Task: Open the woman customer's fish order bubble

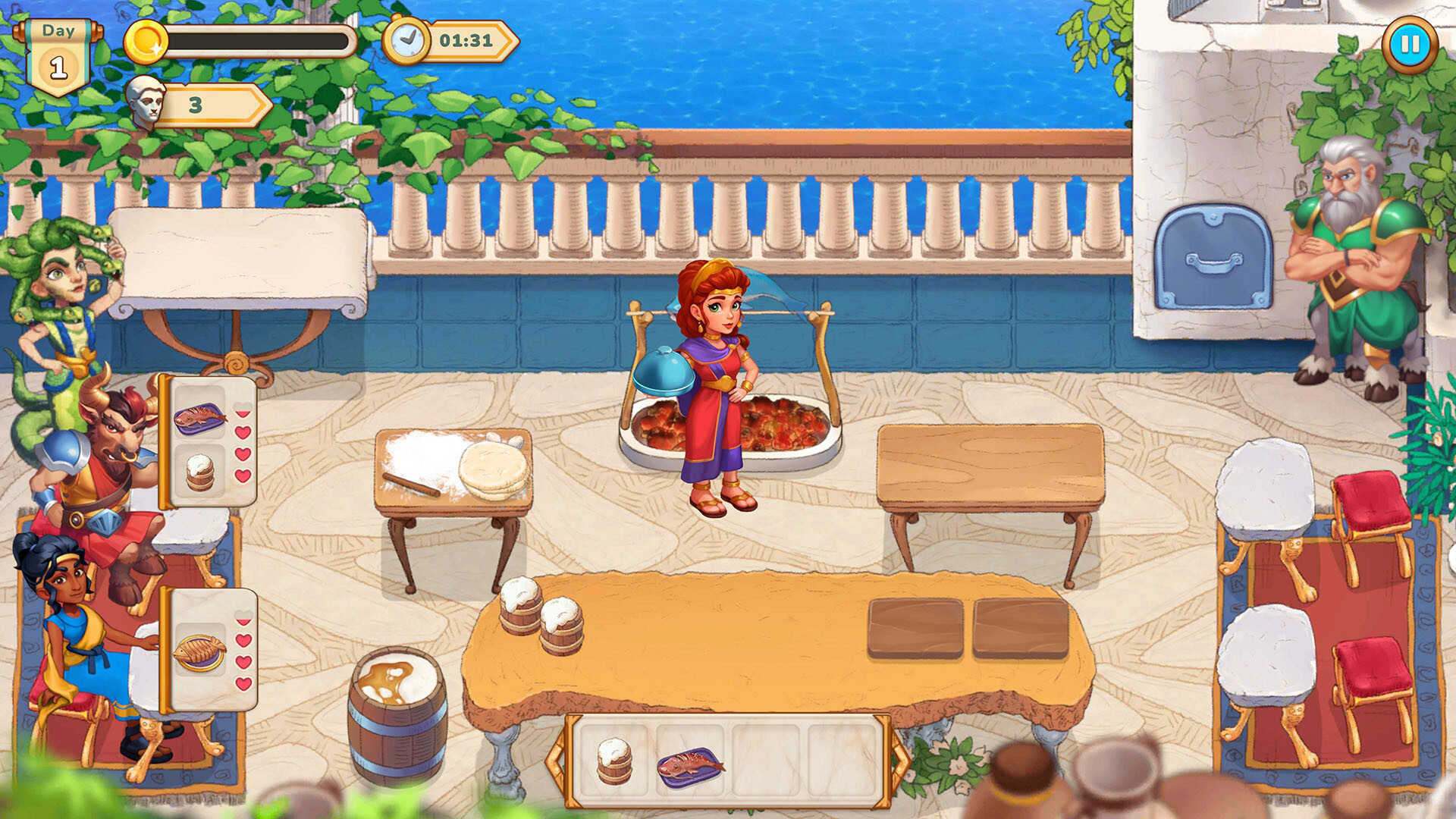Action: [201, 648]
